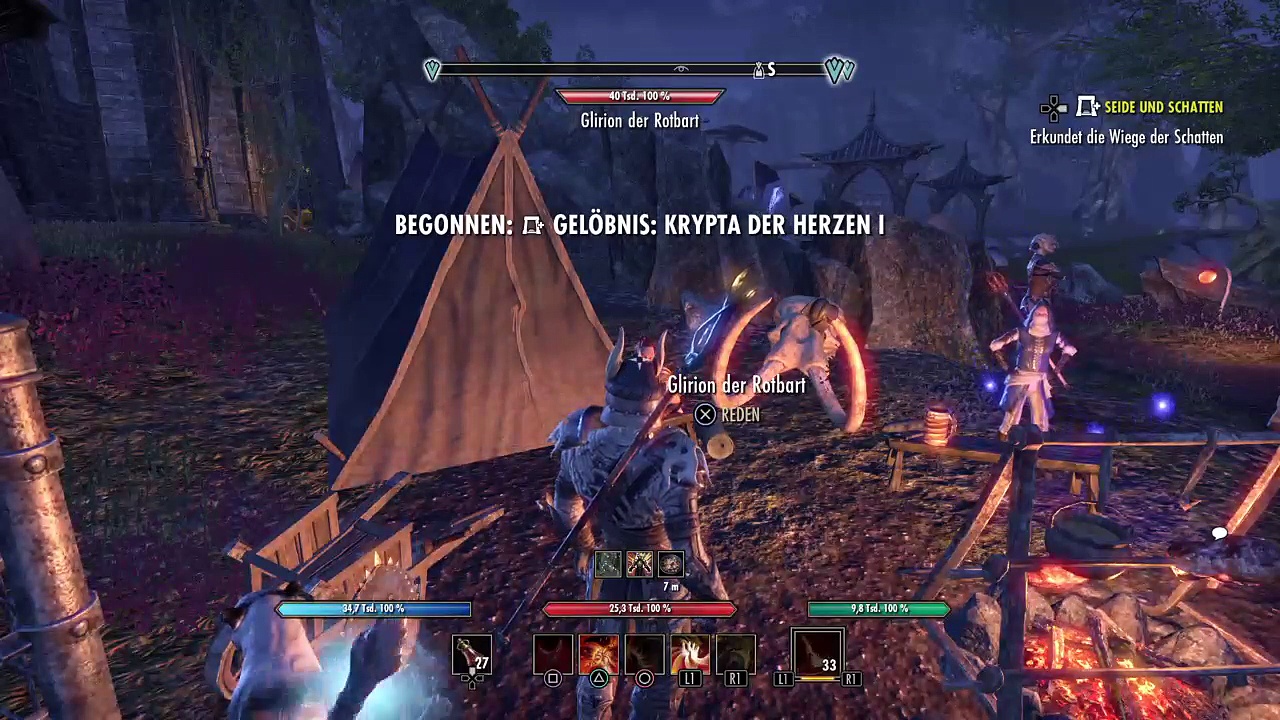
Task: Click the compass bar at top
Action: click(x=640, y=70)
